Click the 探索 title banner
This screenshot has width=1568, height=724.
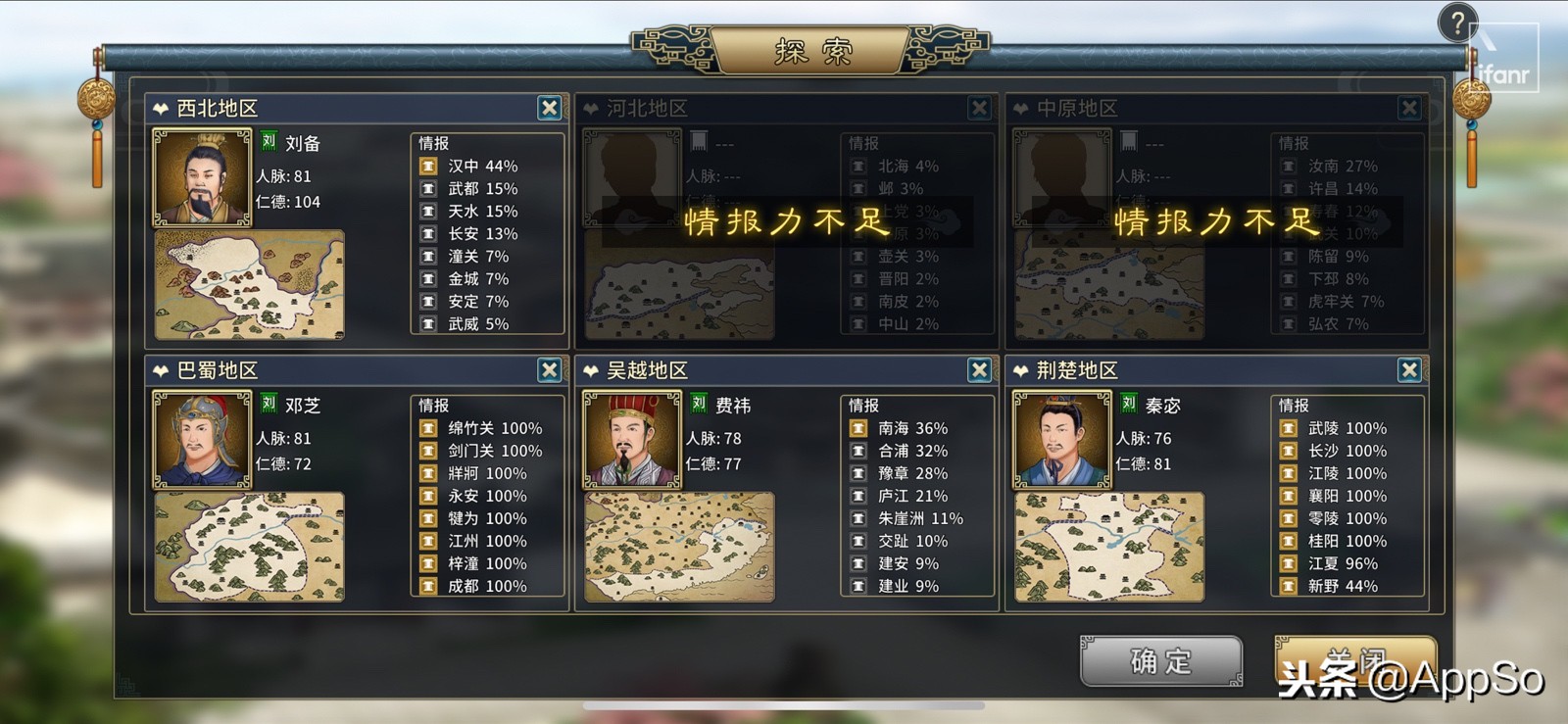809,49
